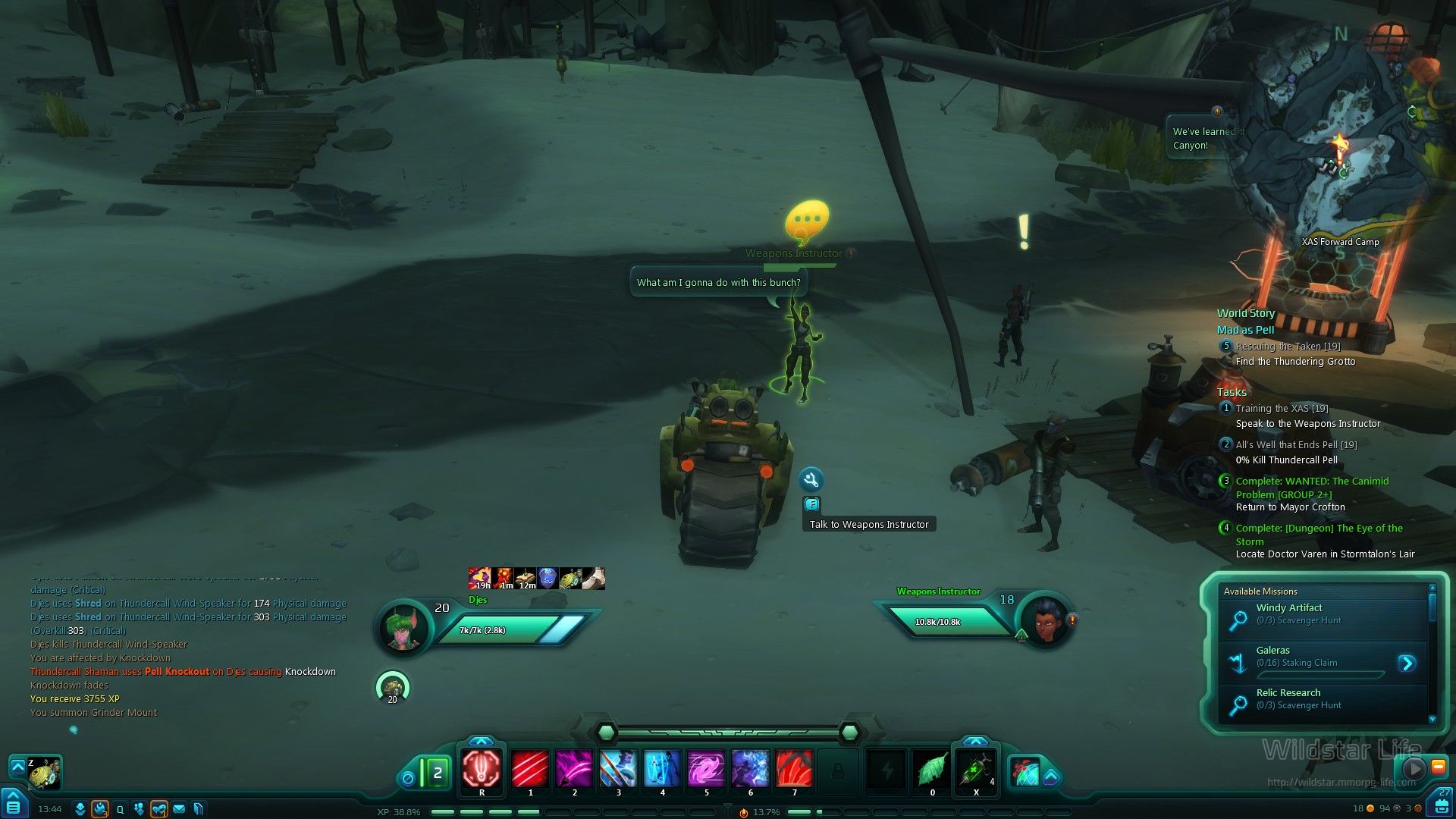Use the red shred ability in slot 7
The height and width of the screenshot is (819, 1456).
(x=794, y=769)
